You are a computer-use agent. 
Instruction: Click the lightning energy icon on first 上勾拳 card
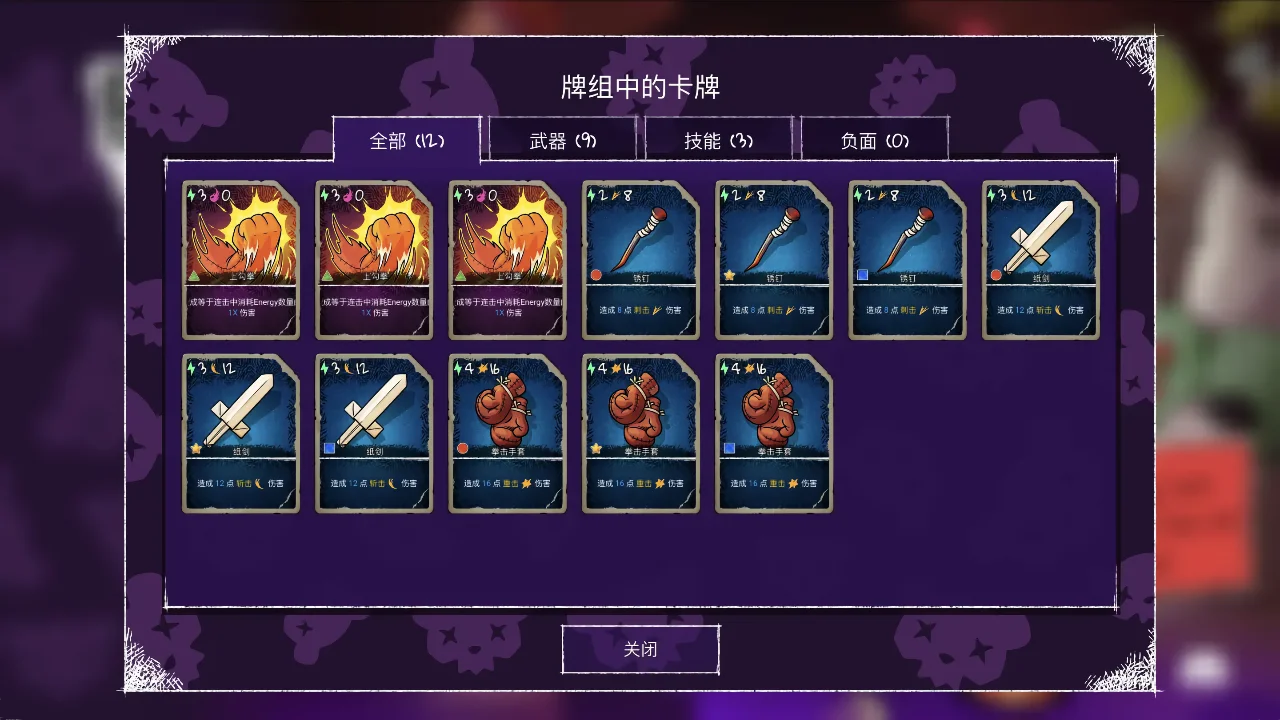191,193
